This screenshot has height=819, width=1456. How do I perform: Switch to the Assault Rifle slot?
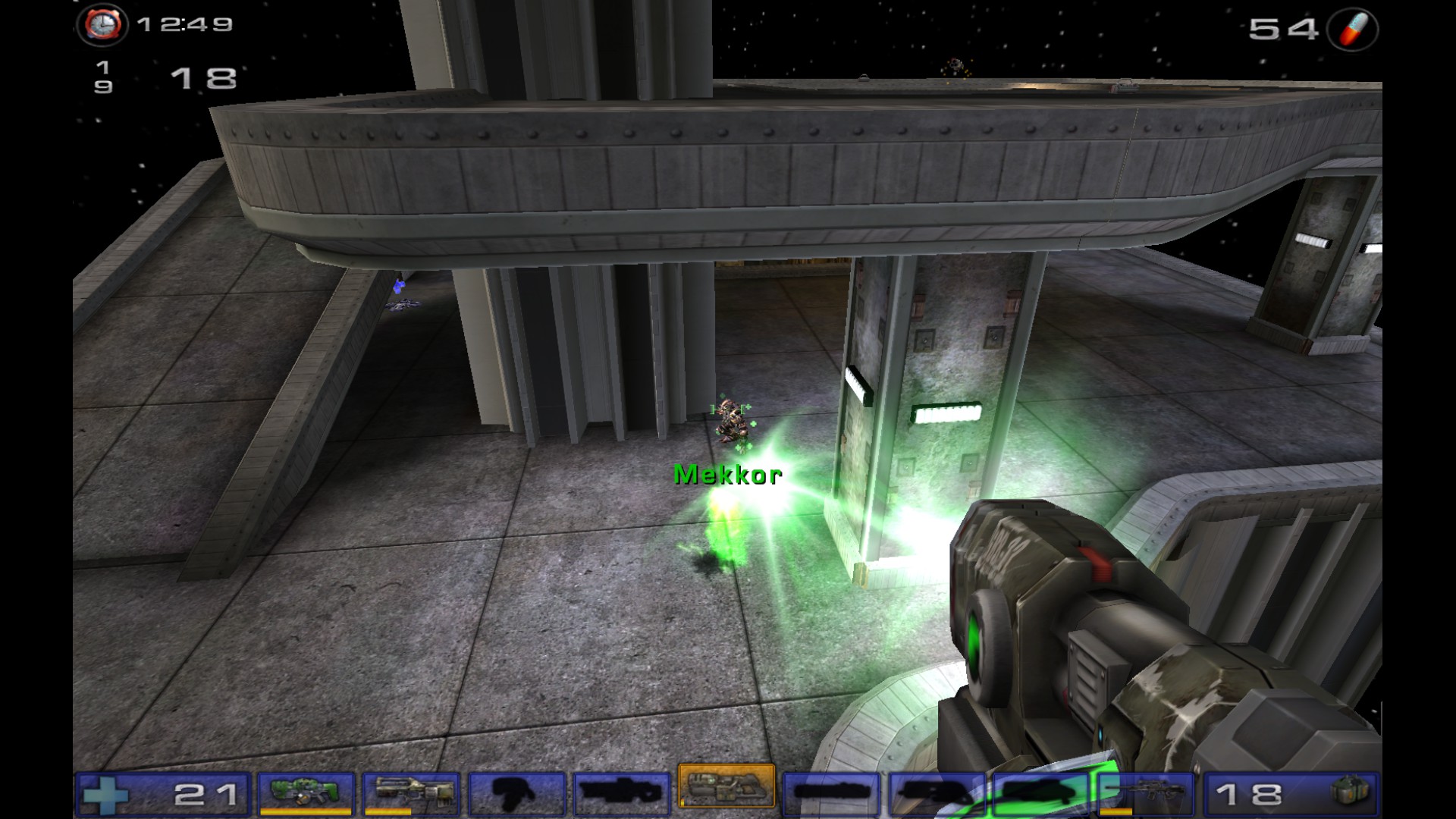point(411,793)
